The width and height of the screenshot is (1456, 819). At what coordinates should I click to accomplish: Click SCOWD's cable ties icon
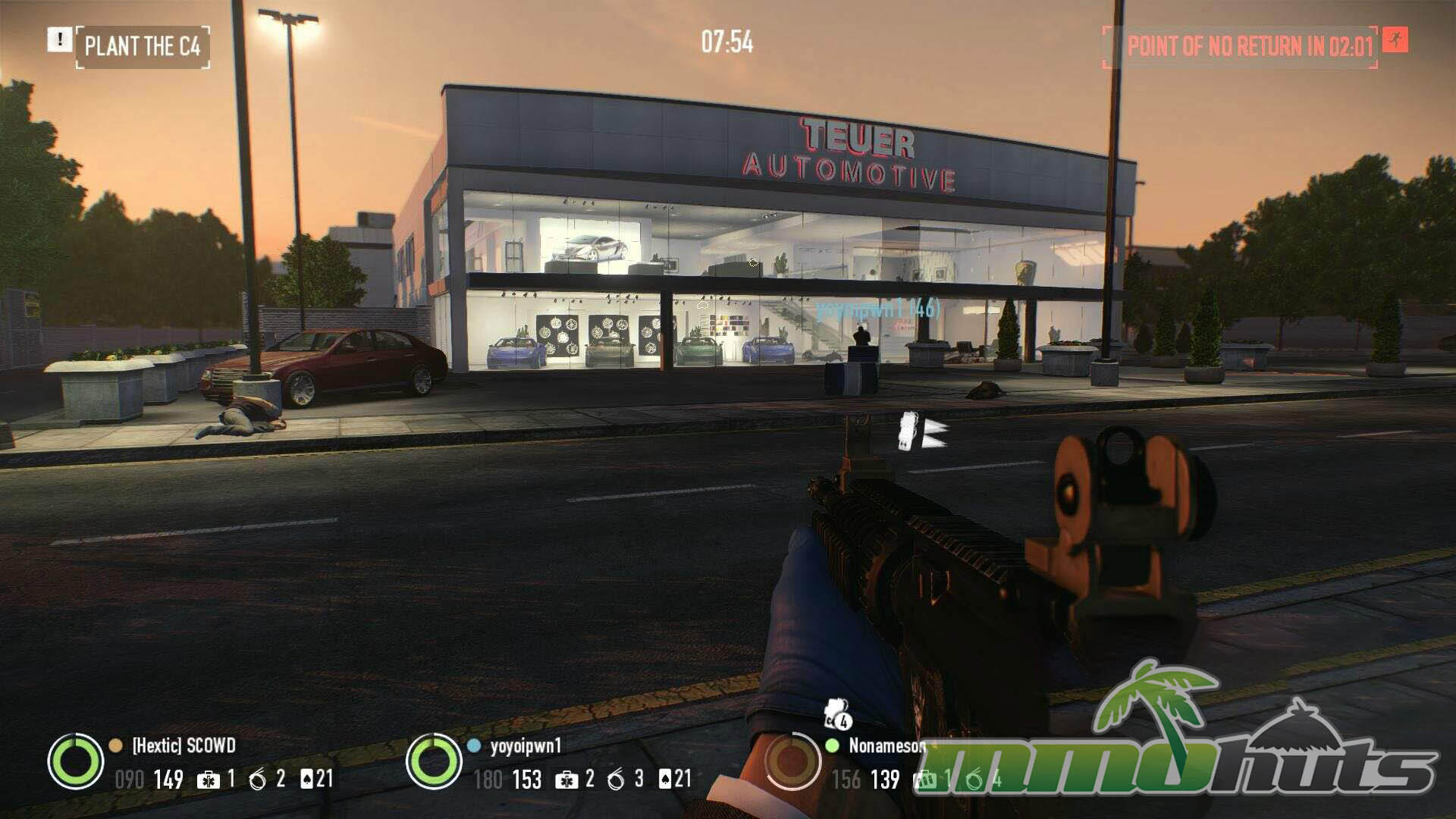tap(258, 780)
